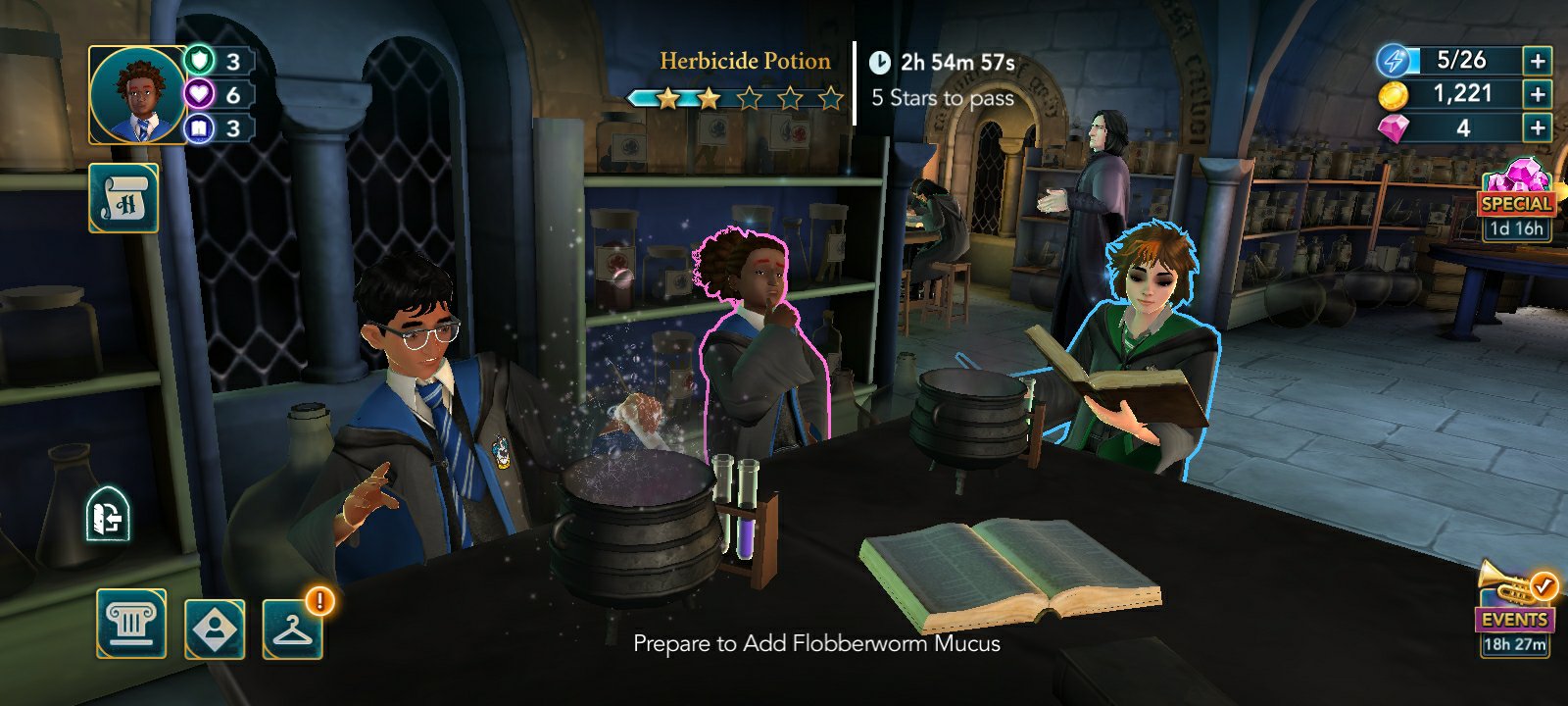Image resolution: width=1568 pixels, height=706 pixels.
Task: Open the EVENTS trumpet panel
Action: pos(1514,608)
